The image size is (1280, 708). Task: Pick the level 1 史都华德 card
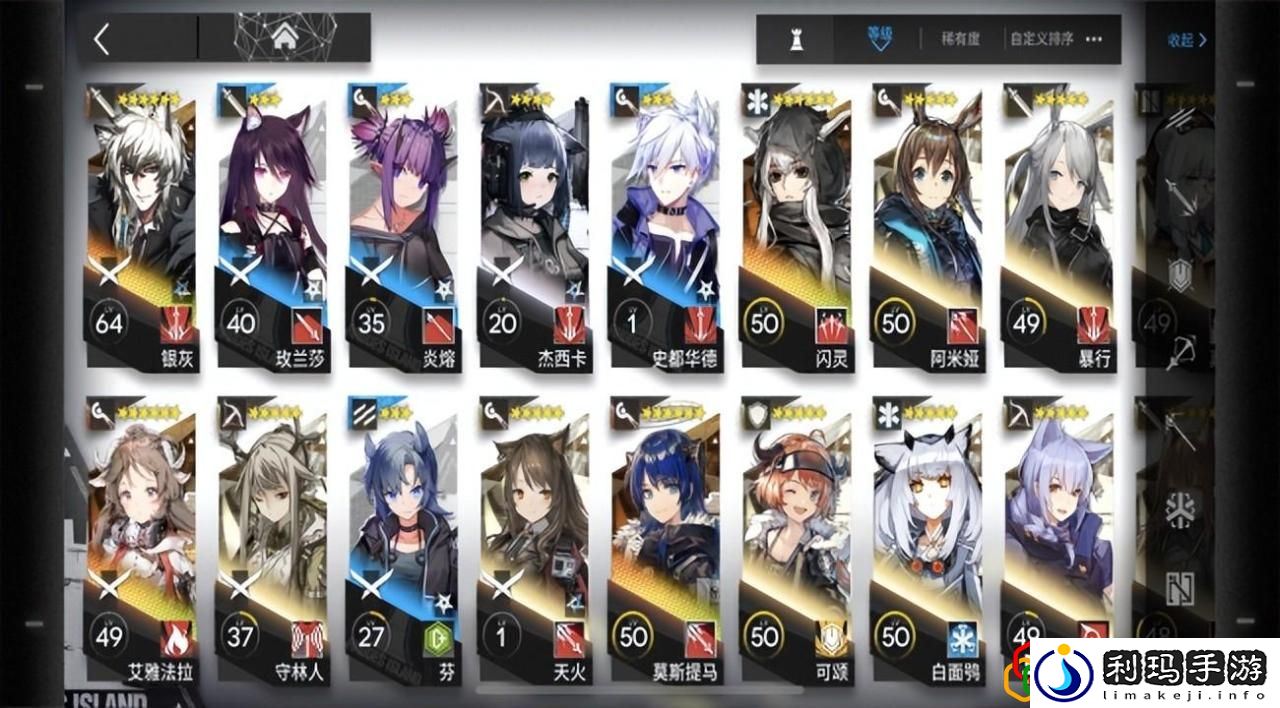664,230
